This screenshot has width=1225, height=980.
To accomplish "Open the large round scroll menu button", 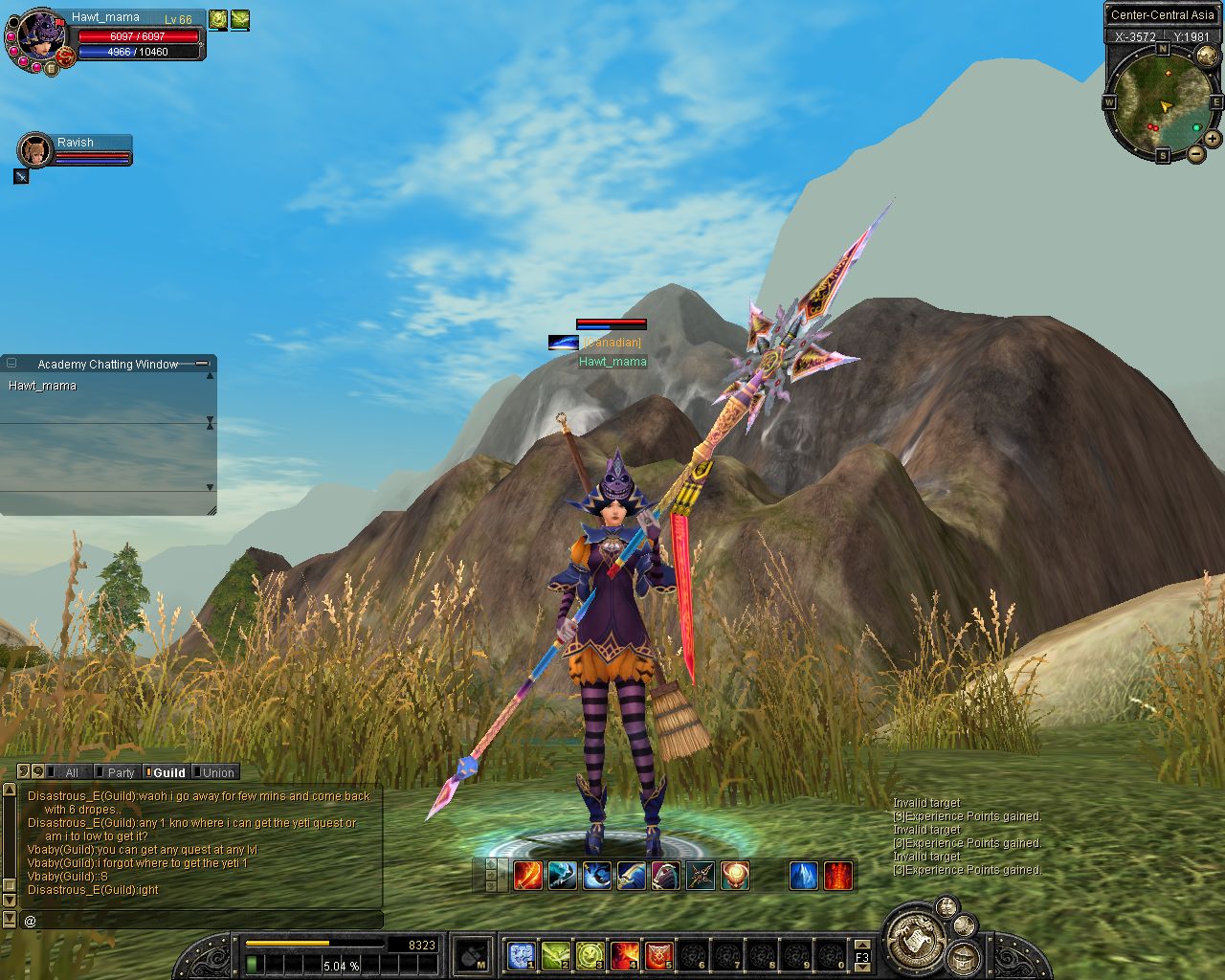I will click(916, 940).
